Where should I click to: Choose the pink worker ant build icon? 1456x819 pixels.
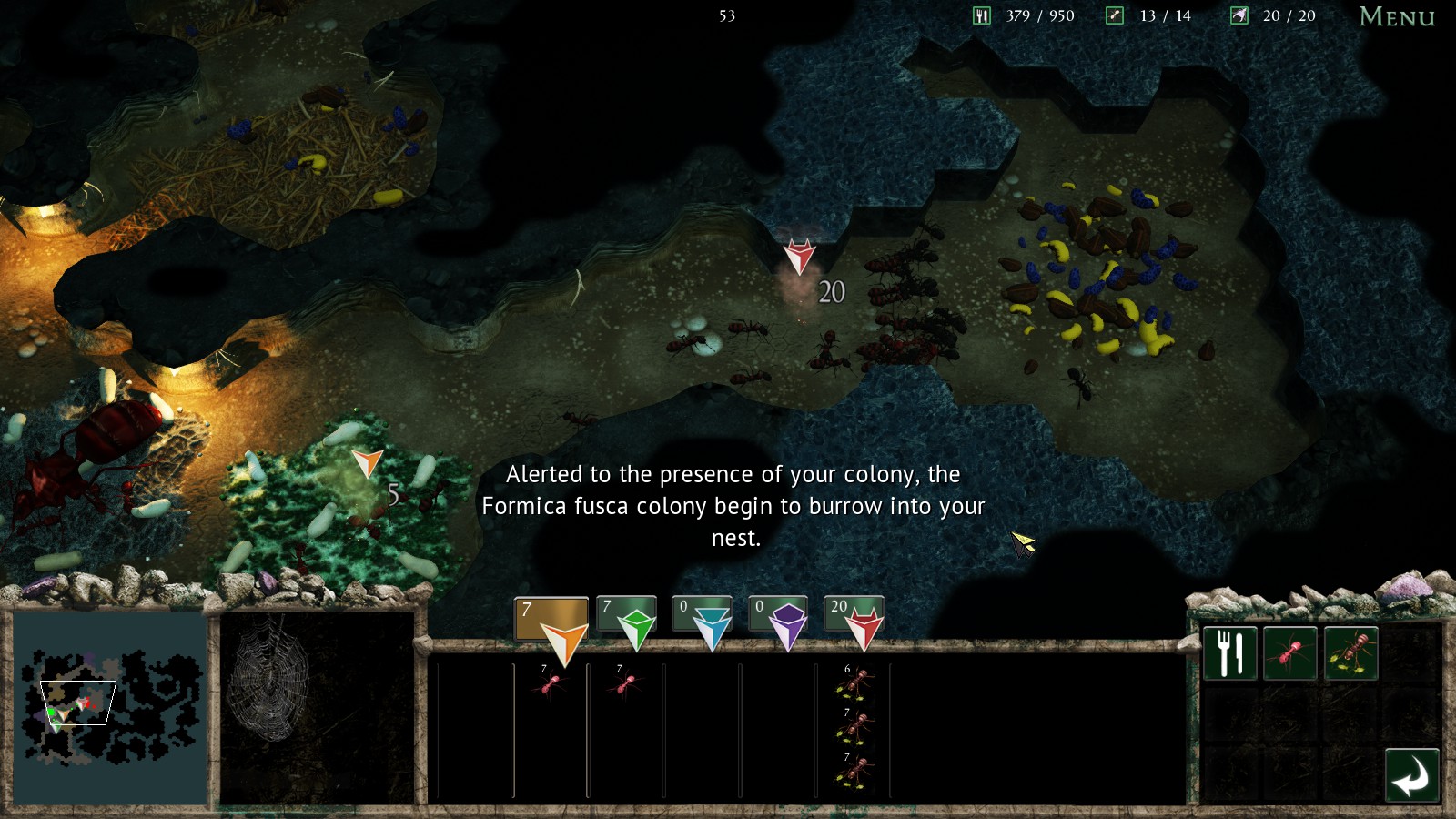pos(1289,652)
